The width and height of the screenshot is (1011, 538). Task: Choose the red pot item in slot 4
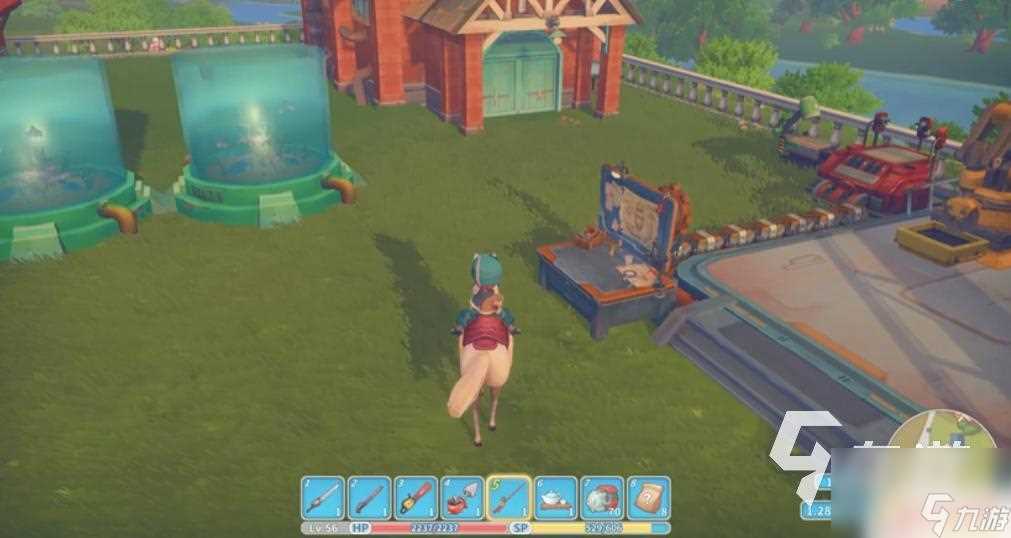tap(462, 498)
